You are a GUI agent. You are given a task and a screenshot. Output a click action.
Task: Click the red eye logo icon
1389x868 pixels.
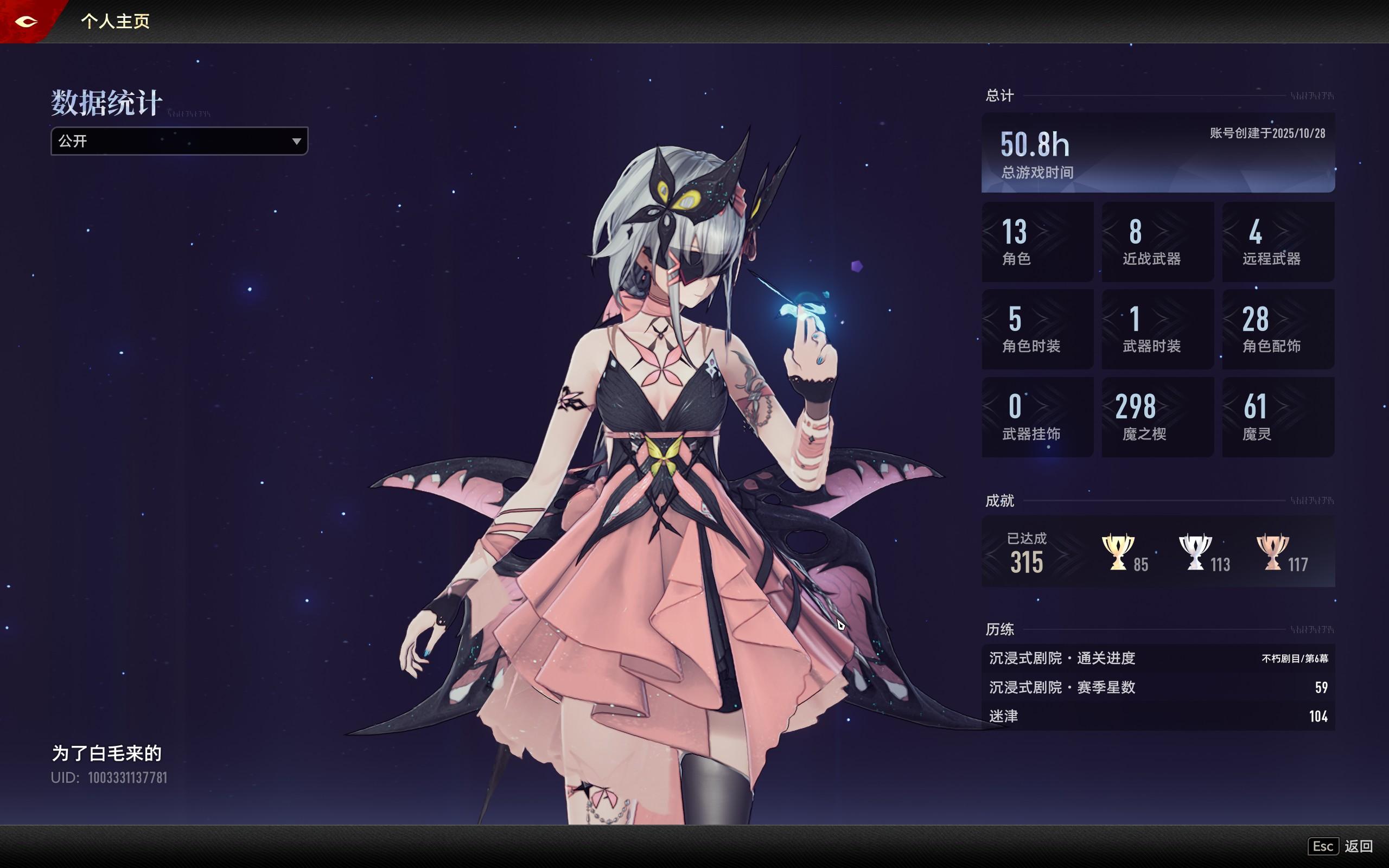[27, 22]
